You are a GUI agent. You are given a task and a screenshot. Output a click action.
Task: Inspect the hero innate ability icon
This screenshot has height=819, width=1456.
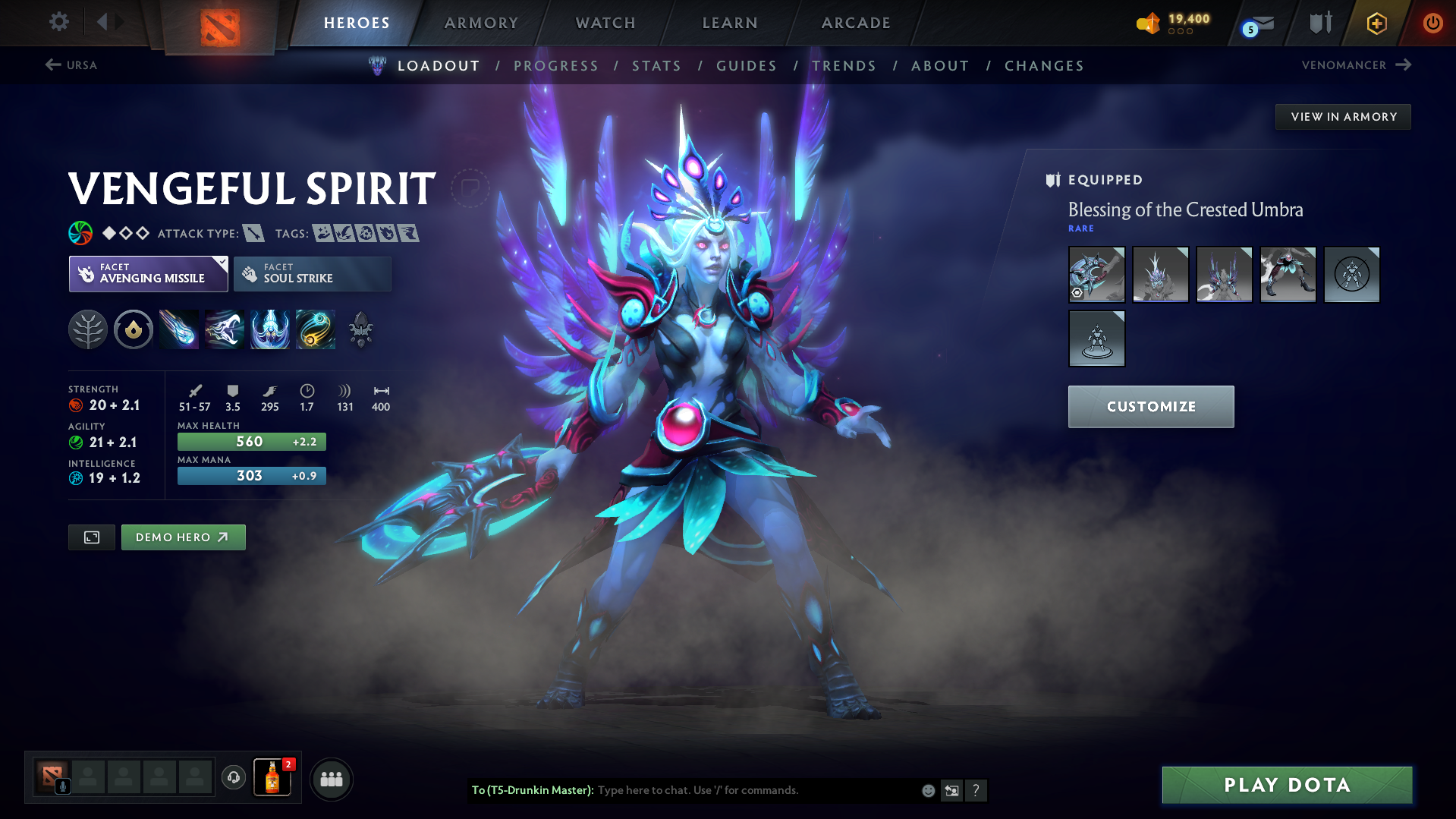[x=134, y=329]
